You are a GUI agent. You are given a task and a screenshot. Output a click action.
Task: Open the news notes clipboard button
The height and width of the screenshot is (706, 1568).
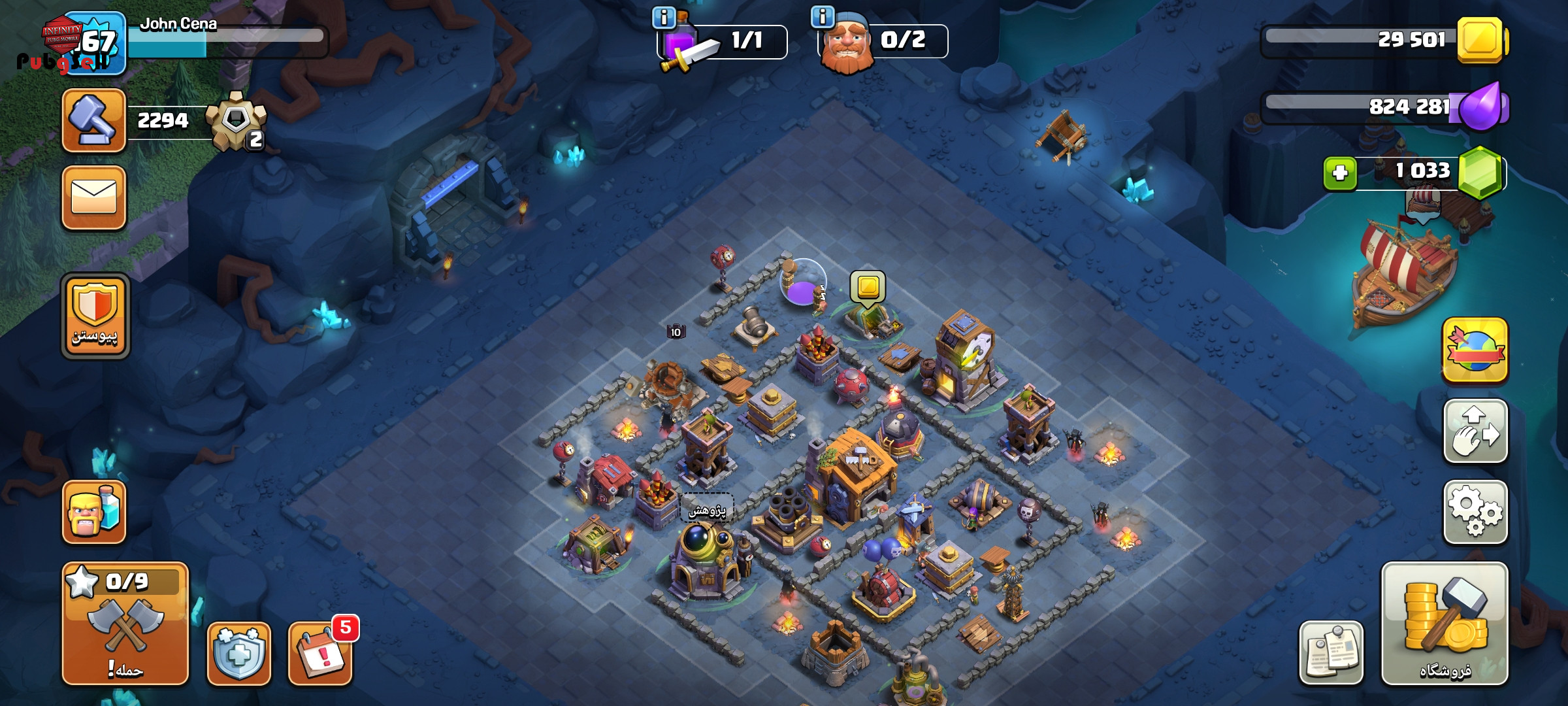tap(1331, 653)
